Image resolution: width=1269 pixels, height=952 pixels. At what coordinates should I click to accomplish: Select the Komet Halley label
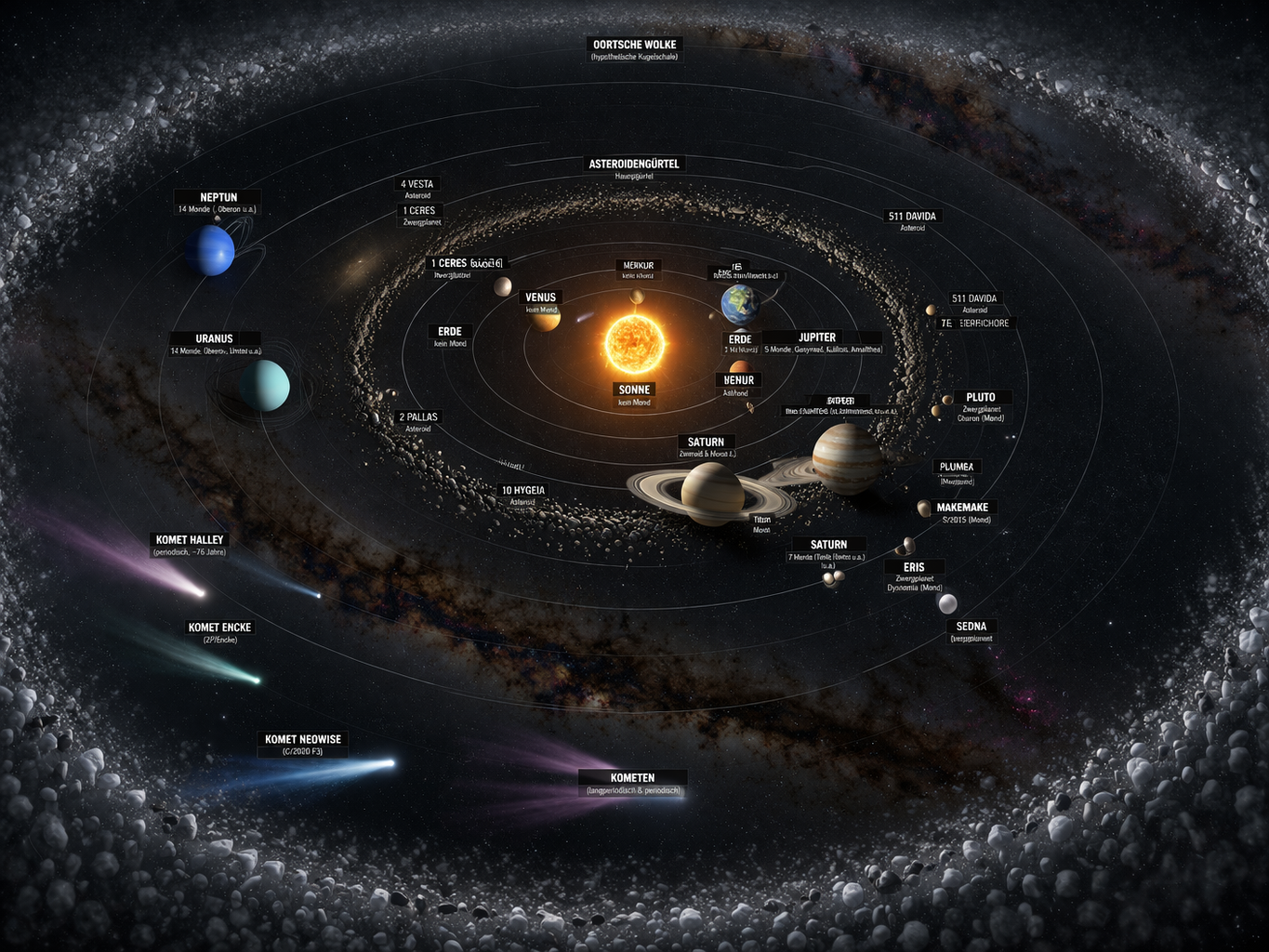click(x=190, y=540)
